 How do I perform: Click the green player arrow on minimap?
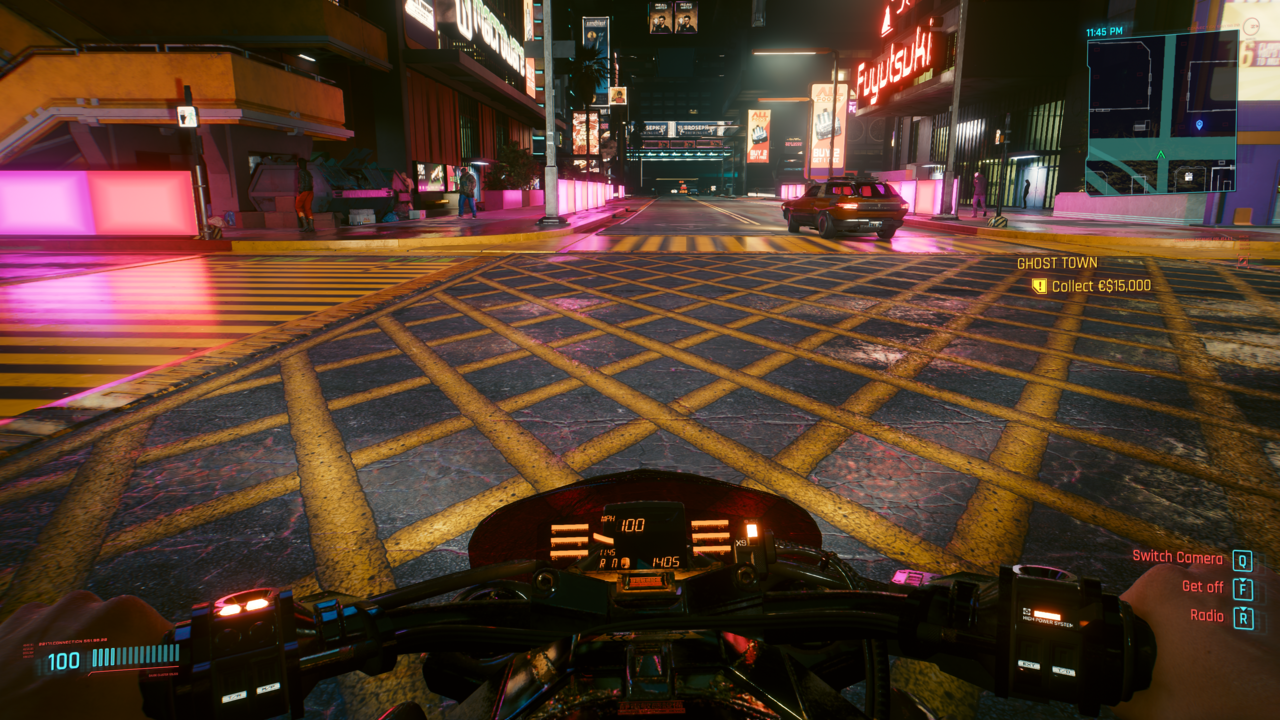click(1160, 155)
